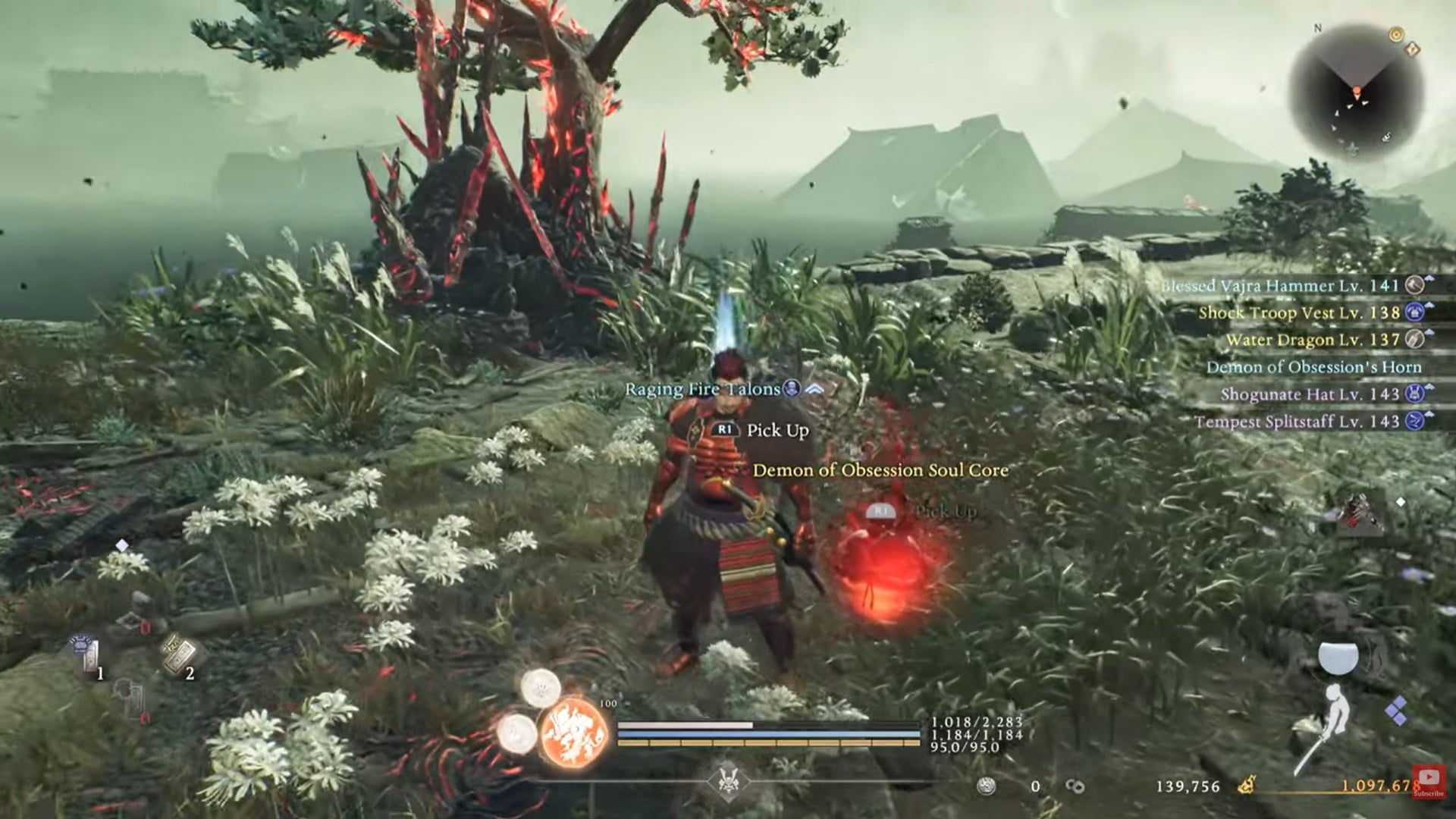
Task: Click the YouTube Subscribe button
Action: [x=1428, y=781]
